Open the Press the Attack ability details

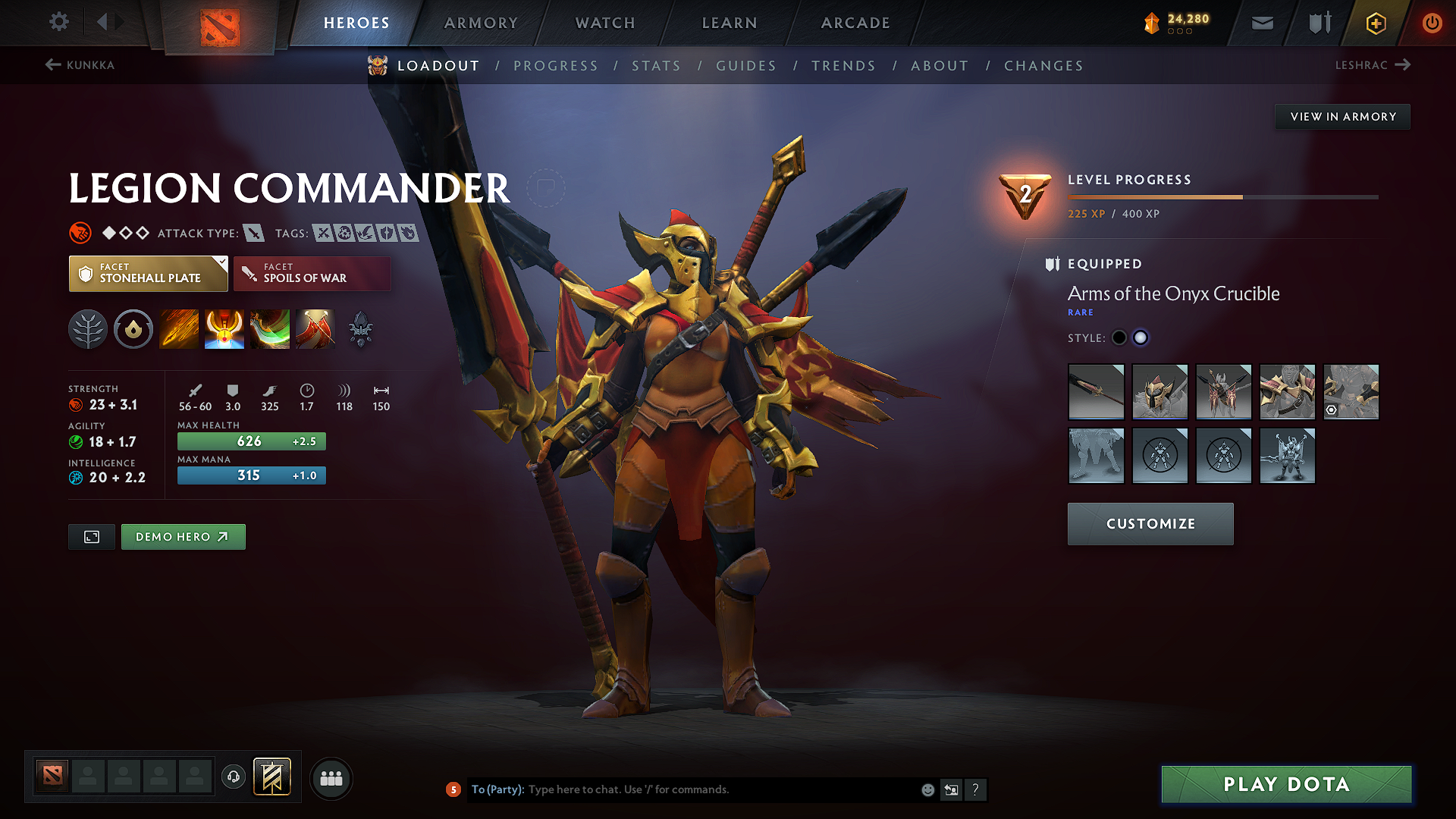224,329
